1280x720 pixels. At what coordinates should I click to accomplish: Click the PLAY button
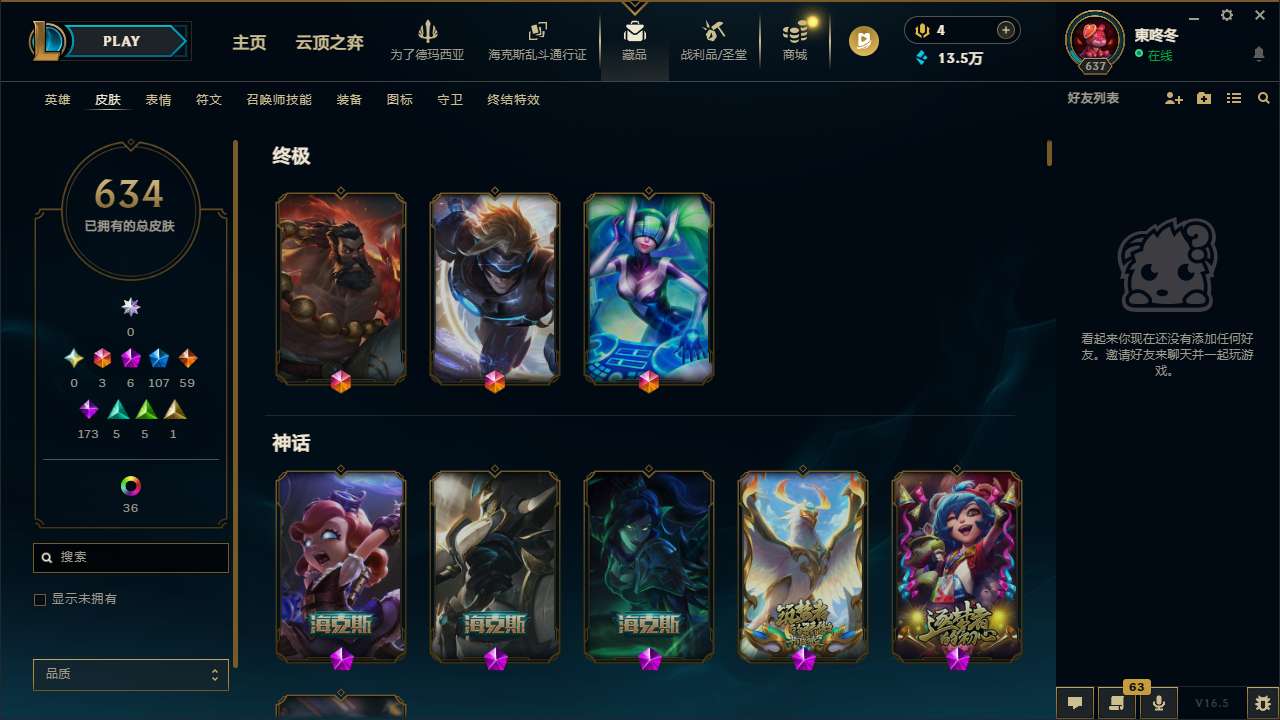click(121, 41)
